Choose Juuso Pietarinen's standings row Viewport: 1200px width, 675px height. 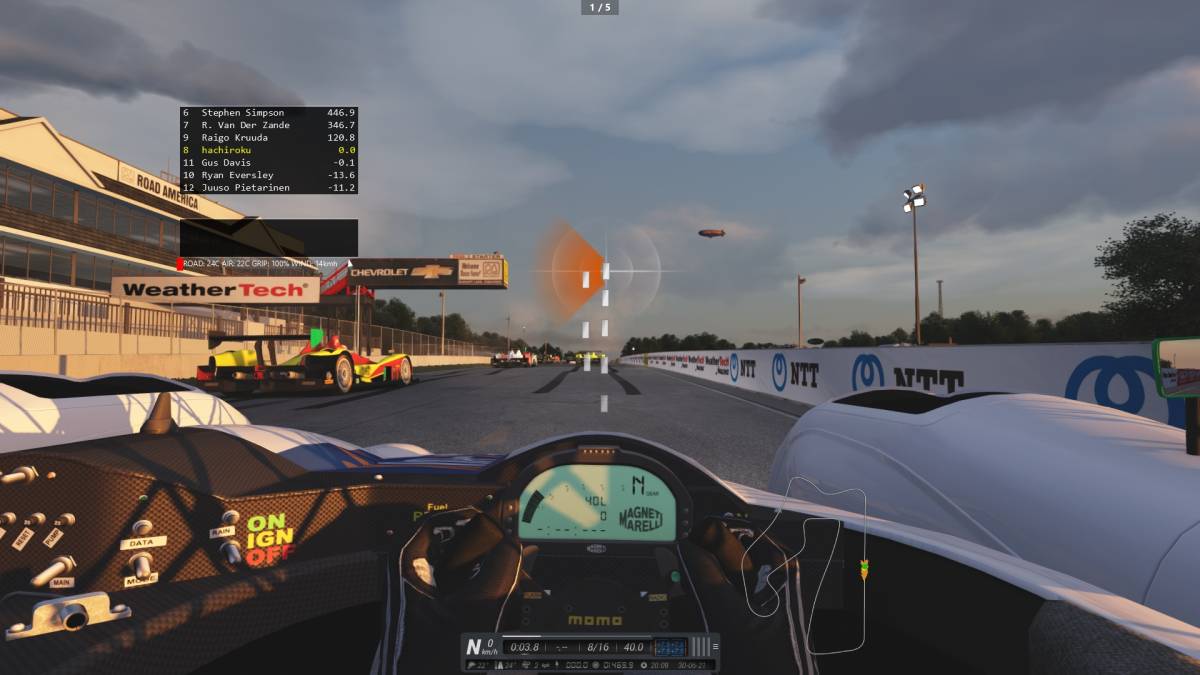pyautogui.click(x=268, y=187)
